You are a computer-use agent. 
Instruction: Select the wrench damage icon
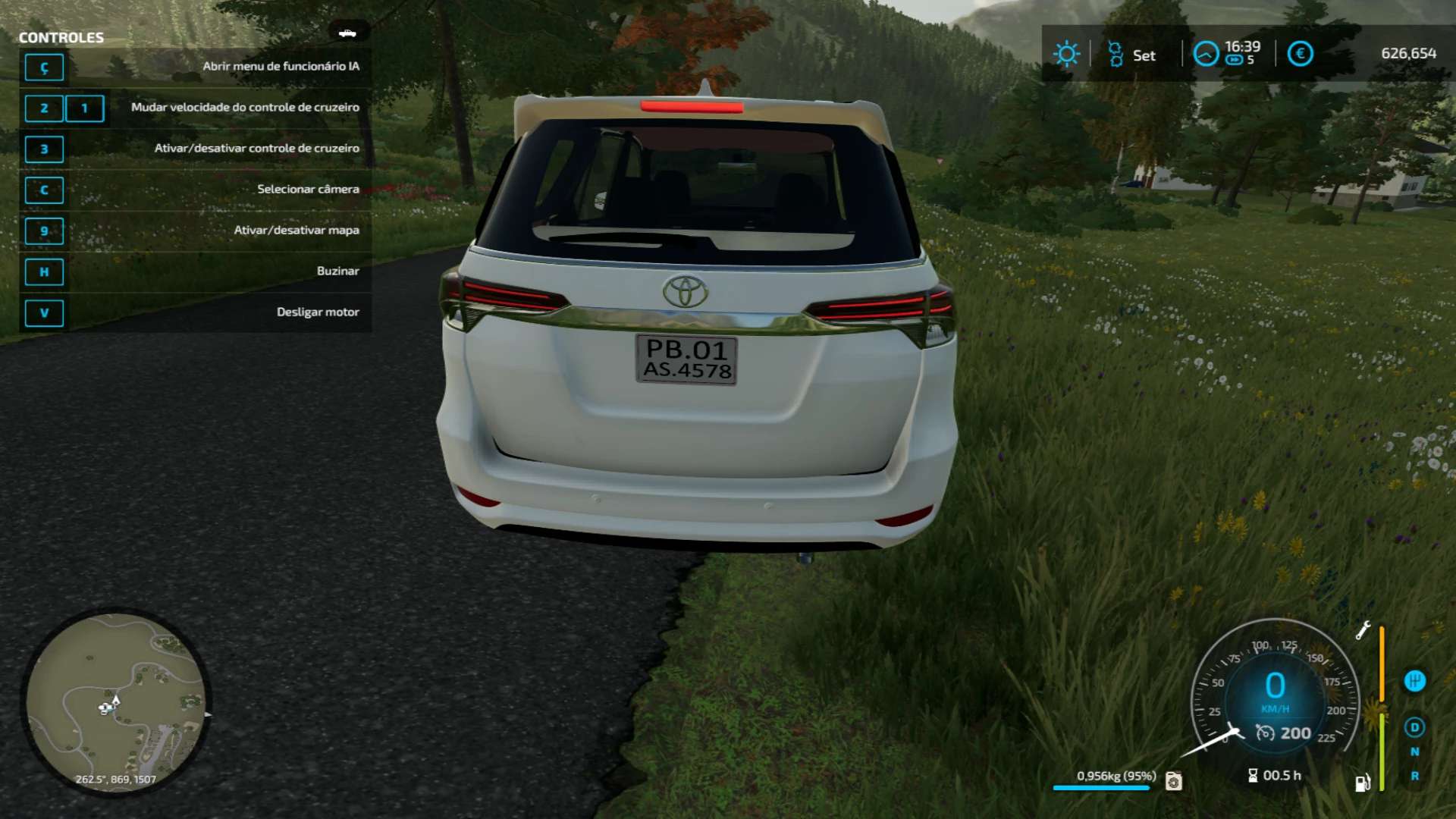point(1363,630)
